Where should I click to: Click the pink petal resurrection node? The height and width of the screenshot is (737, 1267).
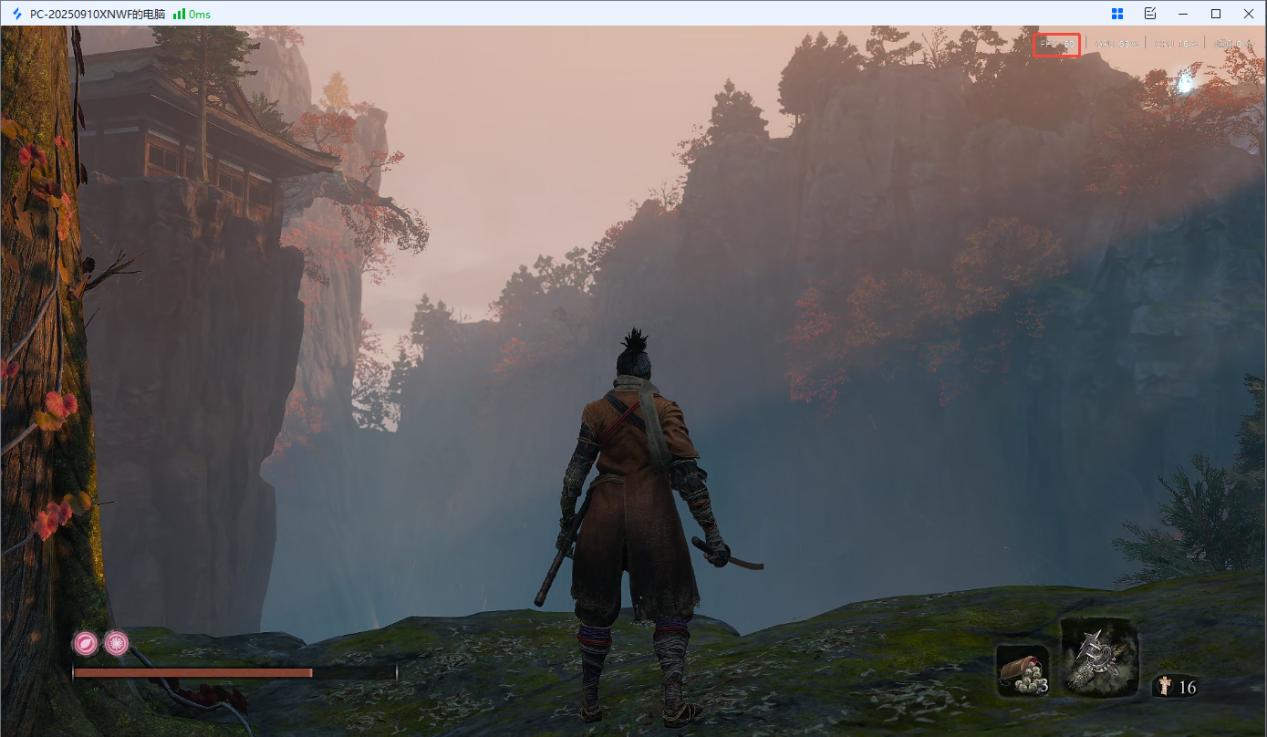[x=85, y=643]
